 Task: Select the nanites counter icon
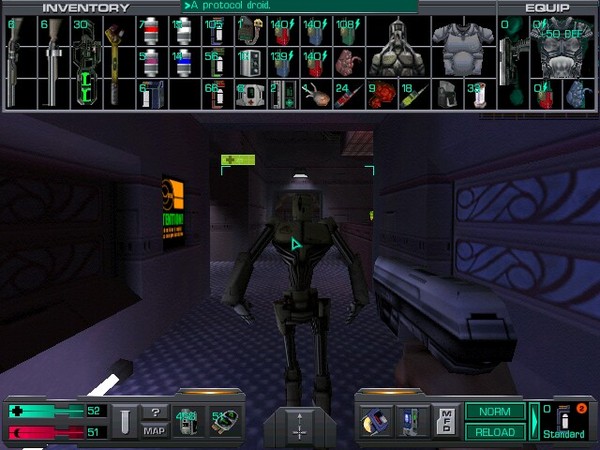(187, 421)
